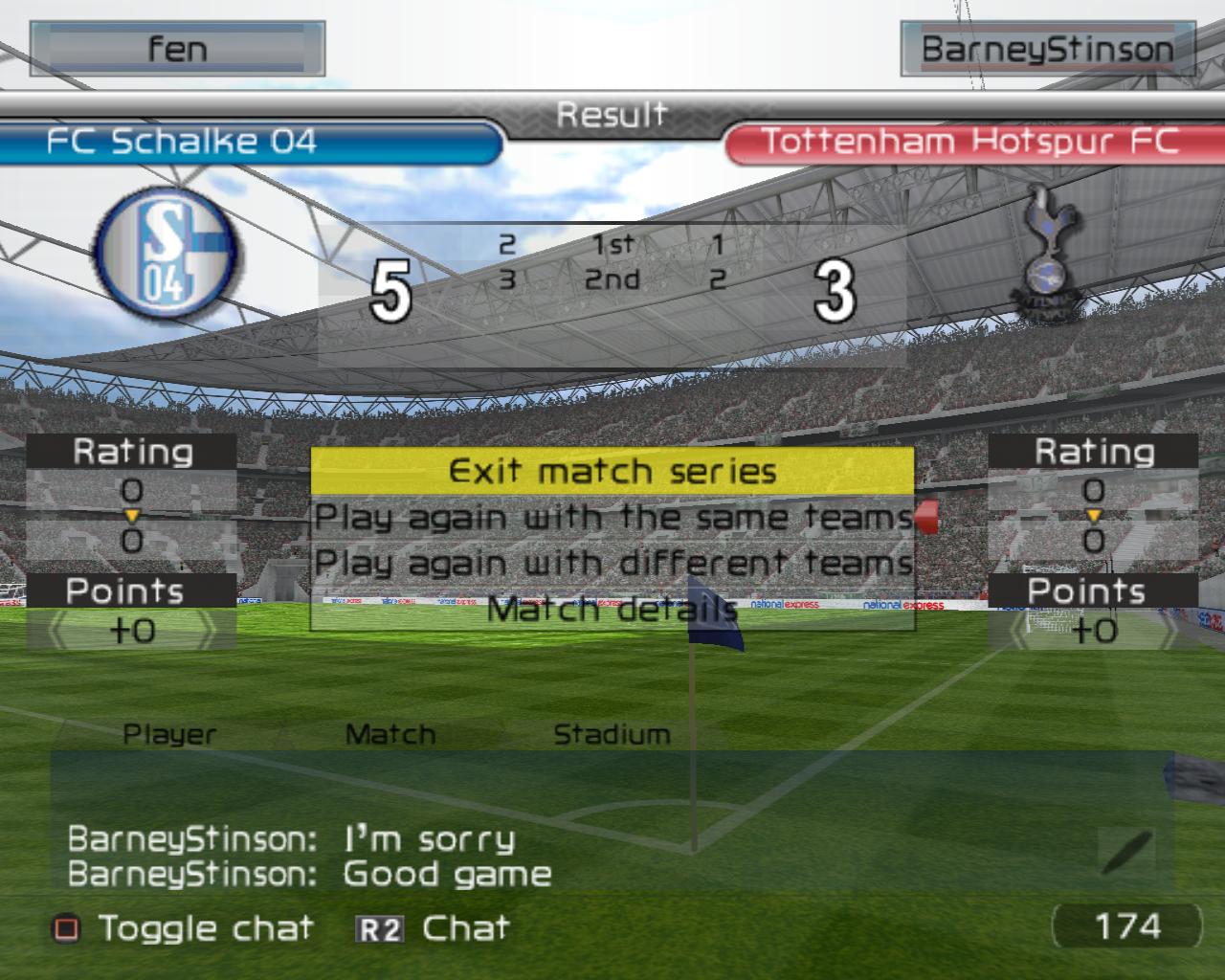
Task: Choose Play again with the same teams
Action: pyautogui.click(x=612, y=517)
